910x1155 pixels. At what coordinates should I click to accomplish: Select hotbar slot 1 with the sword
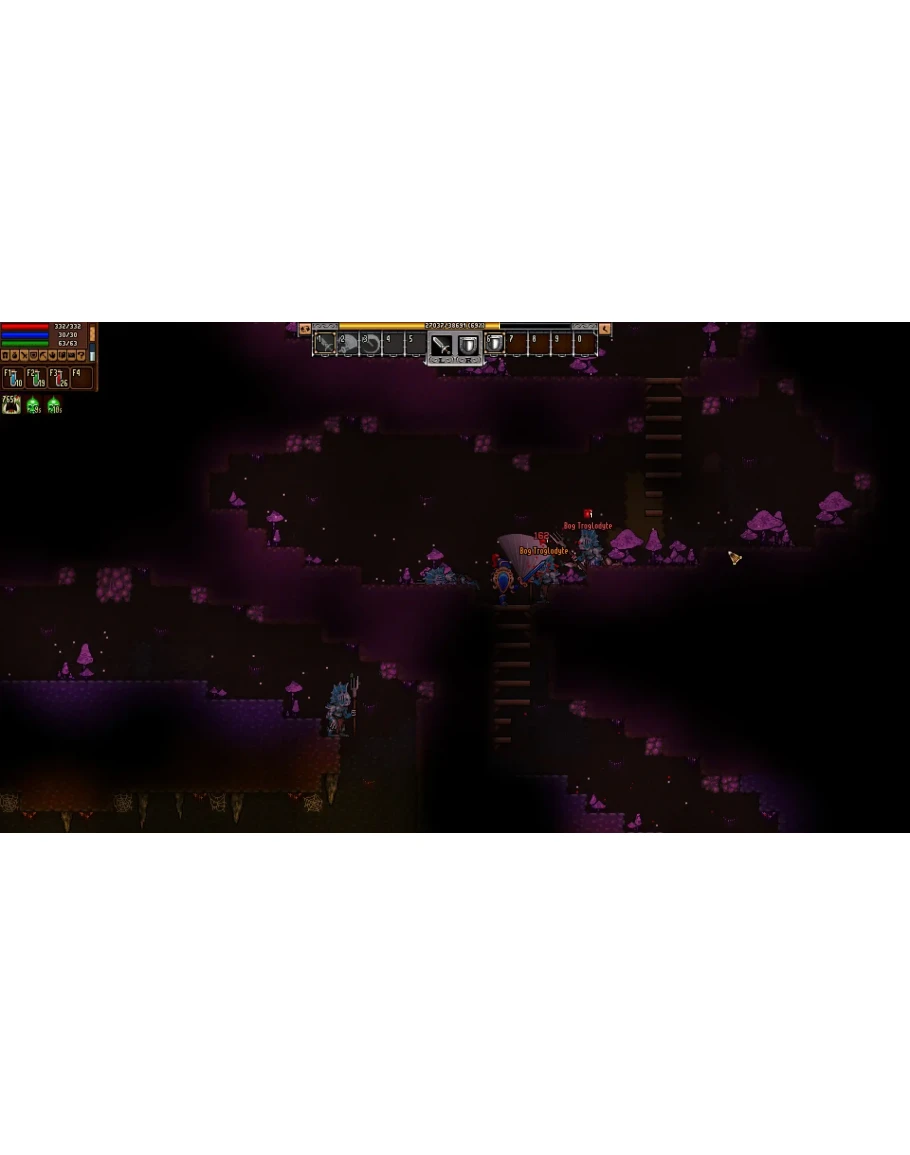point(325,343)
